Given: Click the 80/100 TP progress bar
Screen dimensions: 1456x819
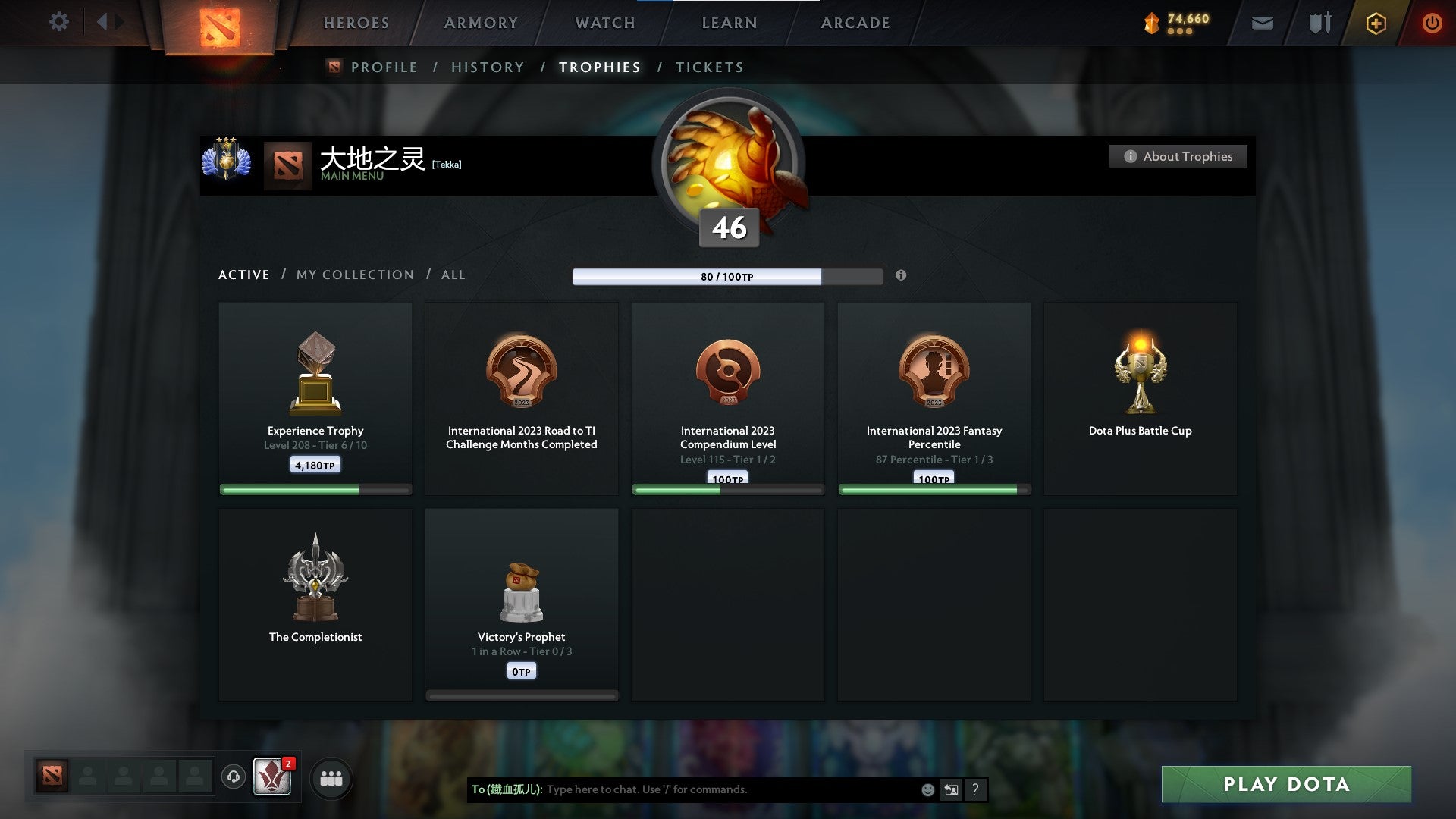Looking at the screenshot, I should (x=728, y=276).
